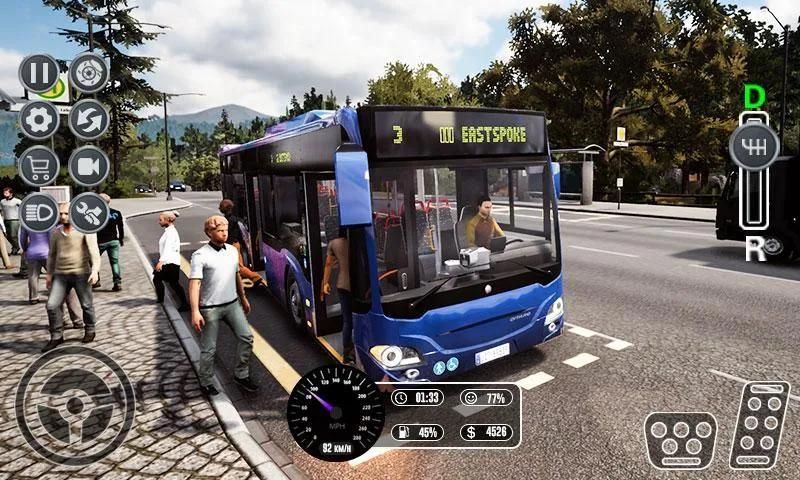This screenshot has width=800, height=480.
Task: Pause the game
Action: click(39, 73)
